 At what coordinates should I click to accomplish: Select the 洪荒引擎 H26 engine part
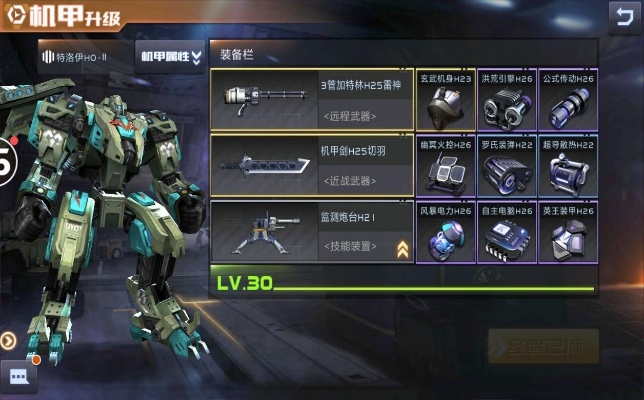click(506, 101)
